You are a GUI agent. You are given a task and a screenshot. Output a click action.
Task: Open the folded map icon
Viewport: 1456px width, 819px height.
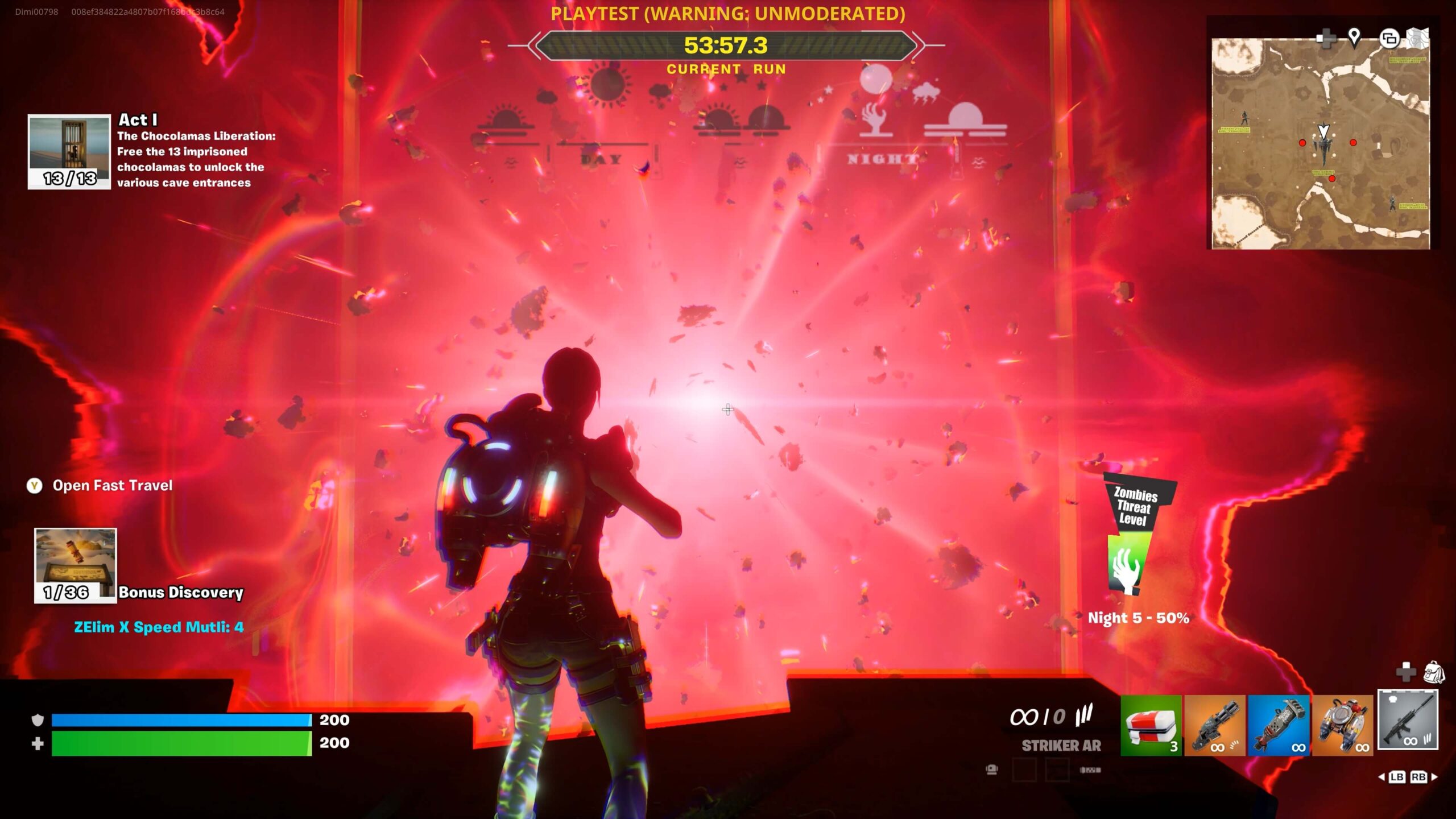click(x=1417, y=38)
